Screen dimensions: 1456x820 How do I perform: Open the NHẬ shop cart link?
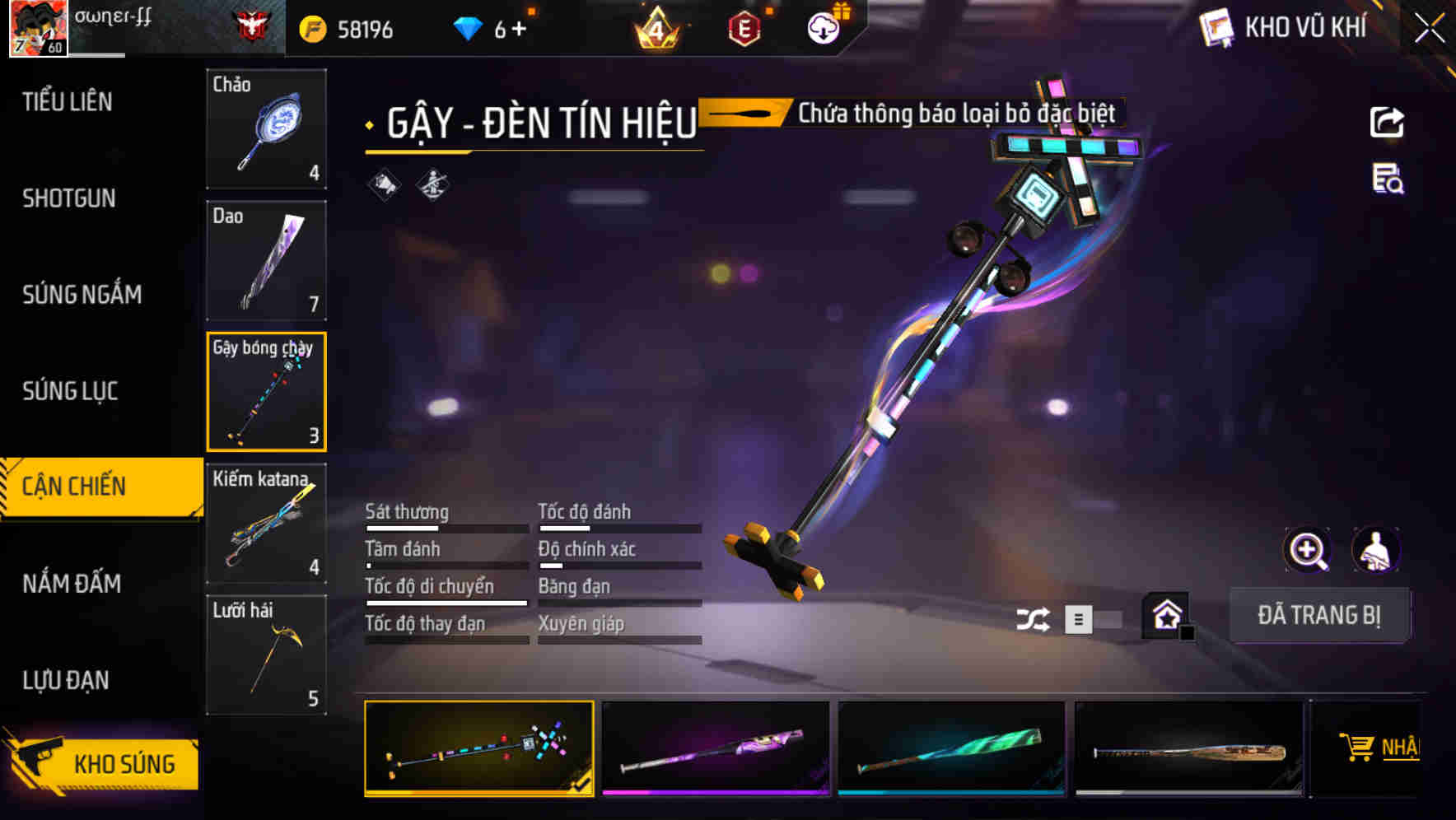point(1380,748)
